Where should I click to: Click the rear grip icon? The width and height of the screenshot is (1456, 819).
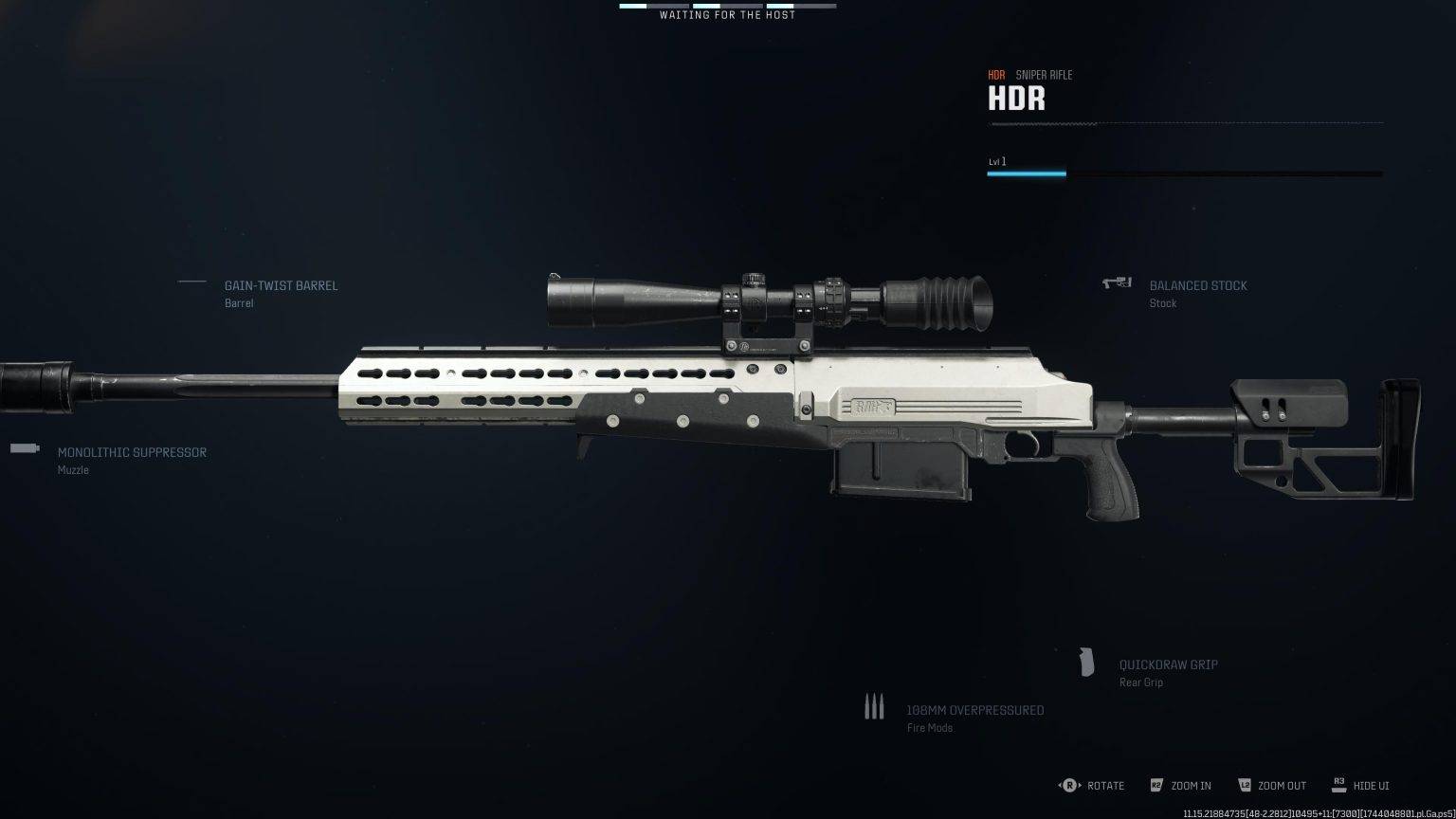click(1087, 663)
